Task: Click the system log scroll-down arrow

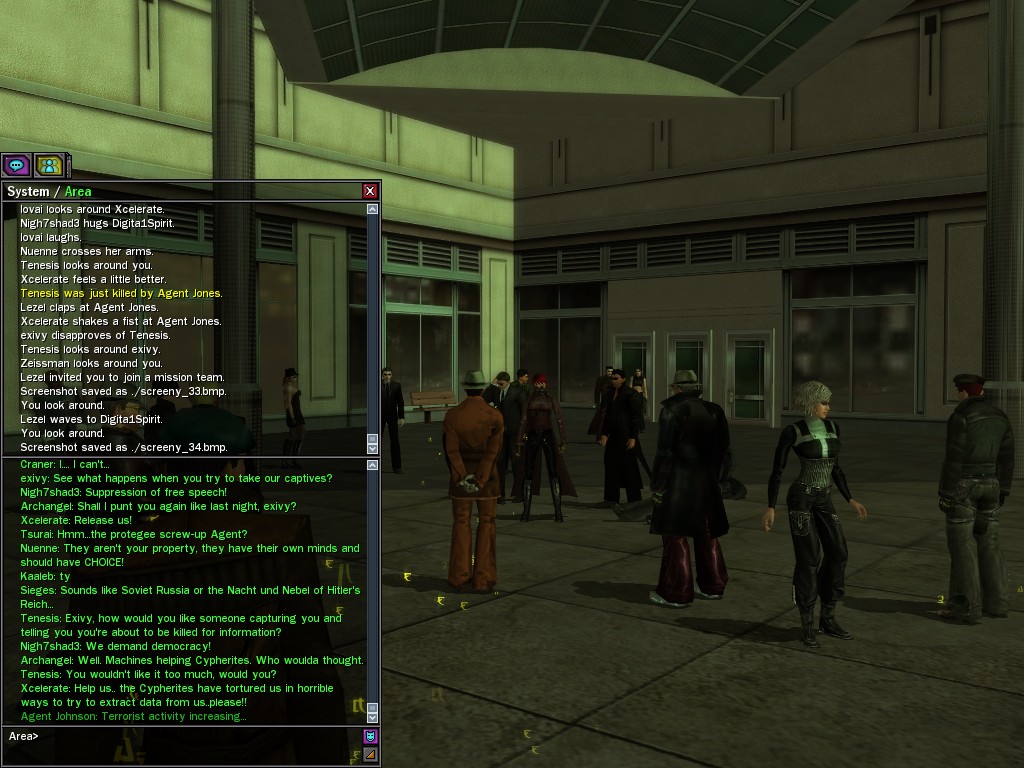Action: click(x=373, y=448)
